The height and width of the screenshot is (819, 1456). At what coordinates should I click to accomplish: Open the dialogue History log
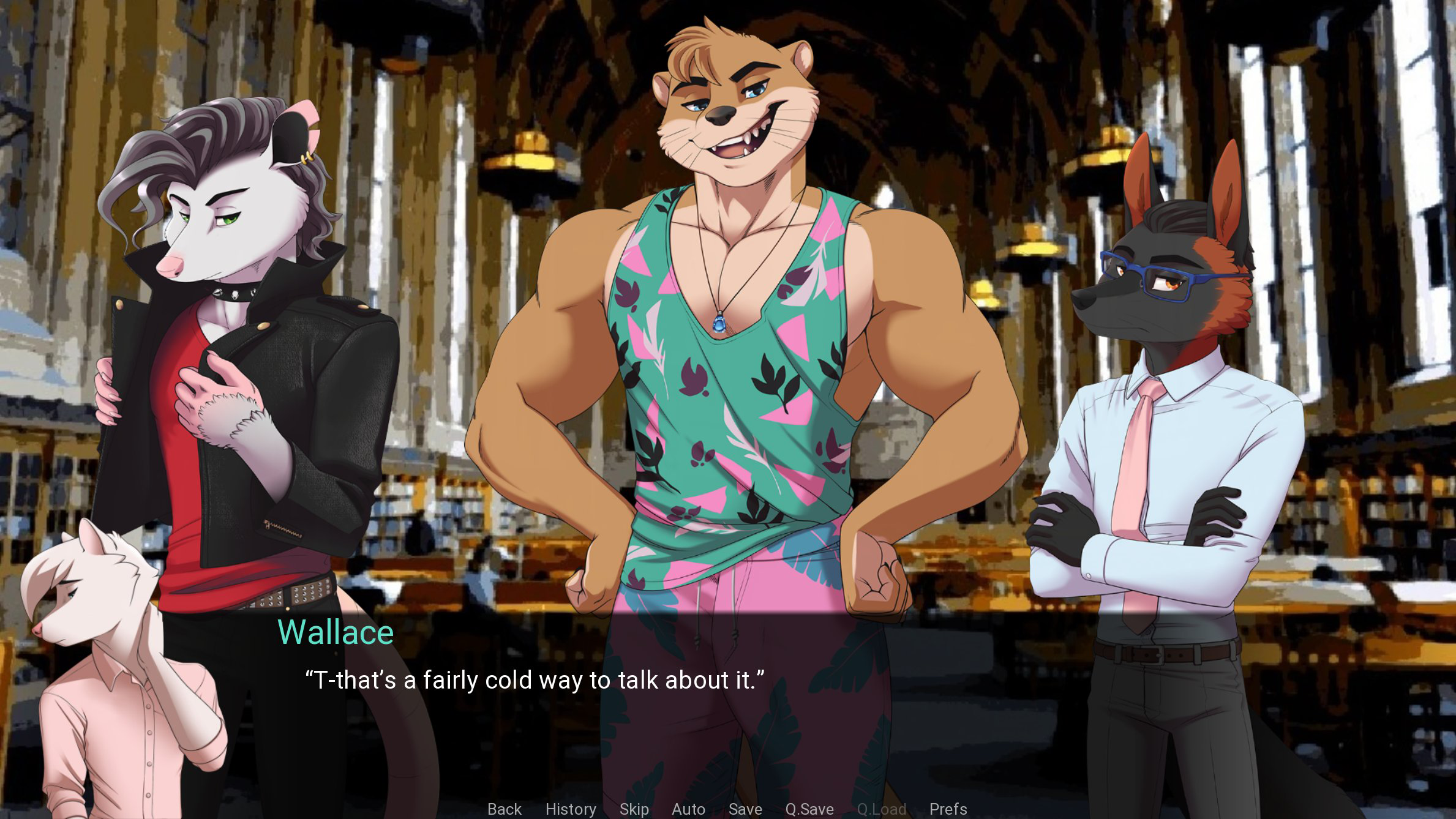pos(571,809)
